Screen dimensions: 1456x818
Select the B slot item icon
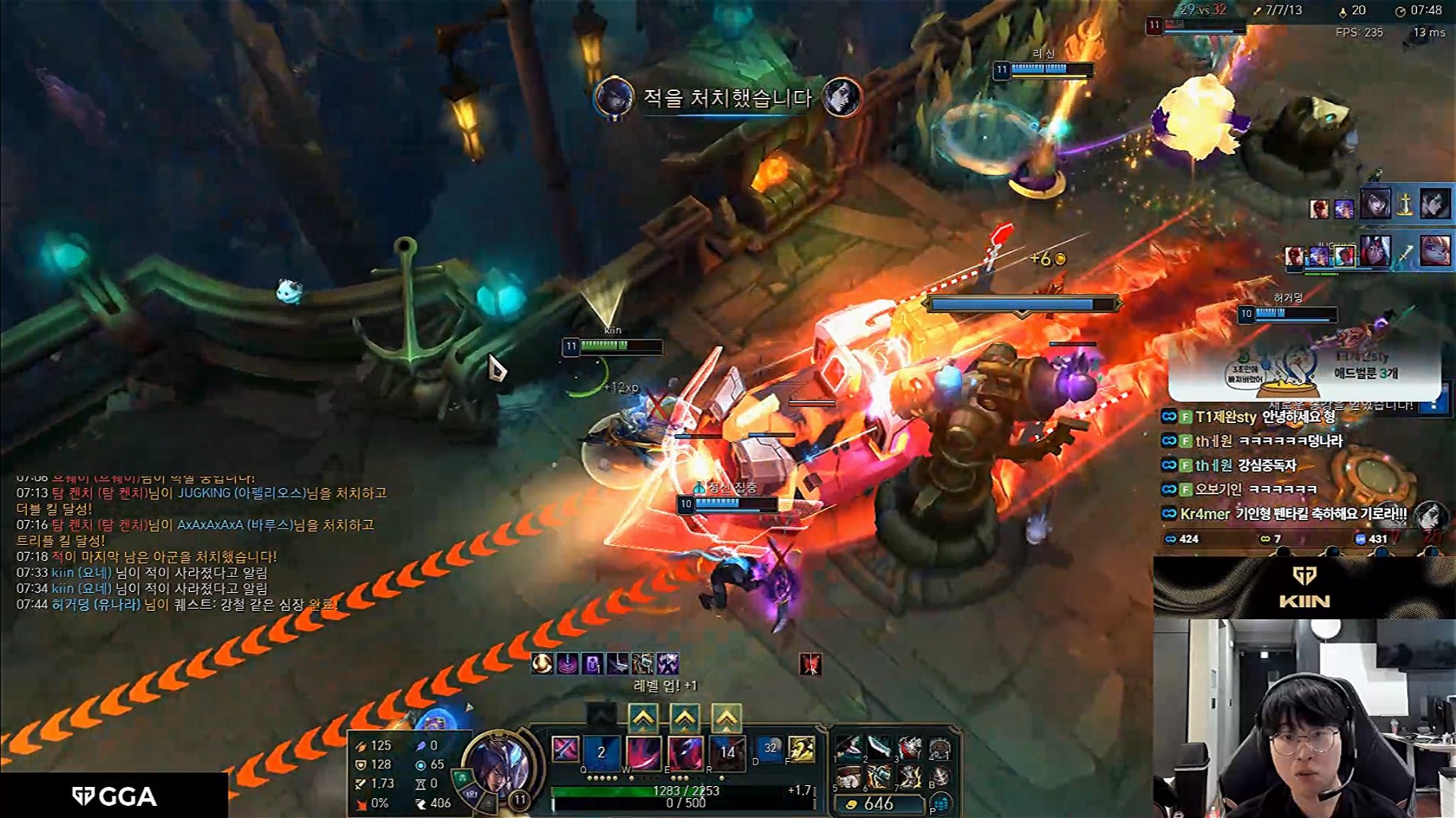tap(941, 777)
